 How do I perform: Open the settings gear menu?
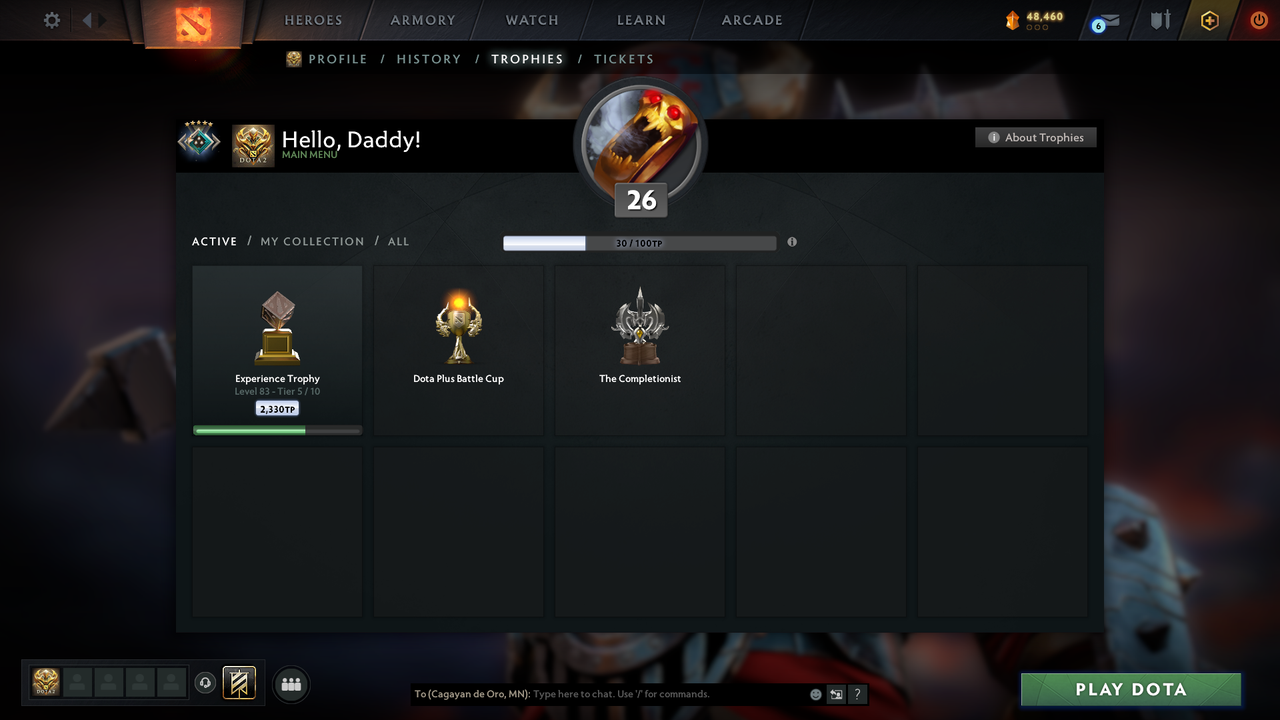coord(51,20)
